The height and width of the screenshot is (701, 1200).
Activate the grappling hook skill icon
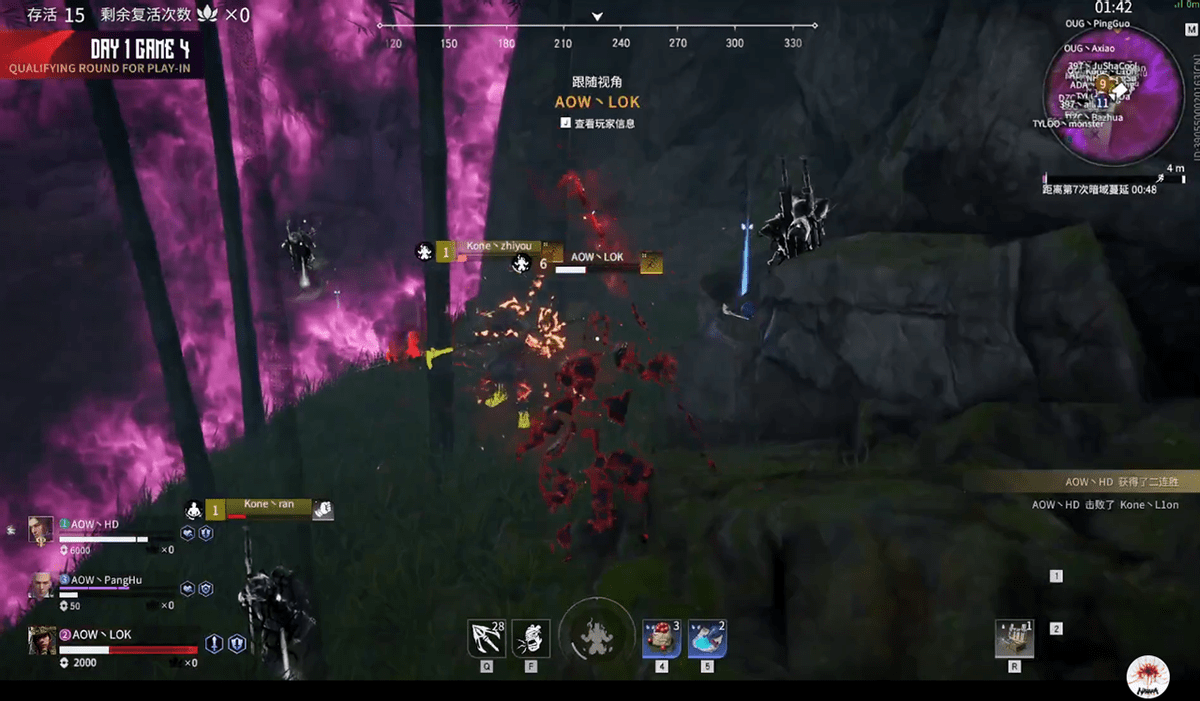(486, 638)
